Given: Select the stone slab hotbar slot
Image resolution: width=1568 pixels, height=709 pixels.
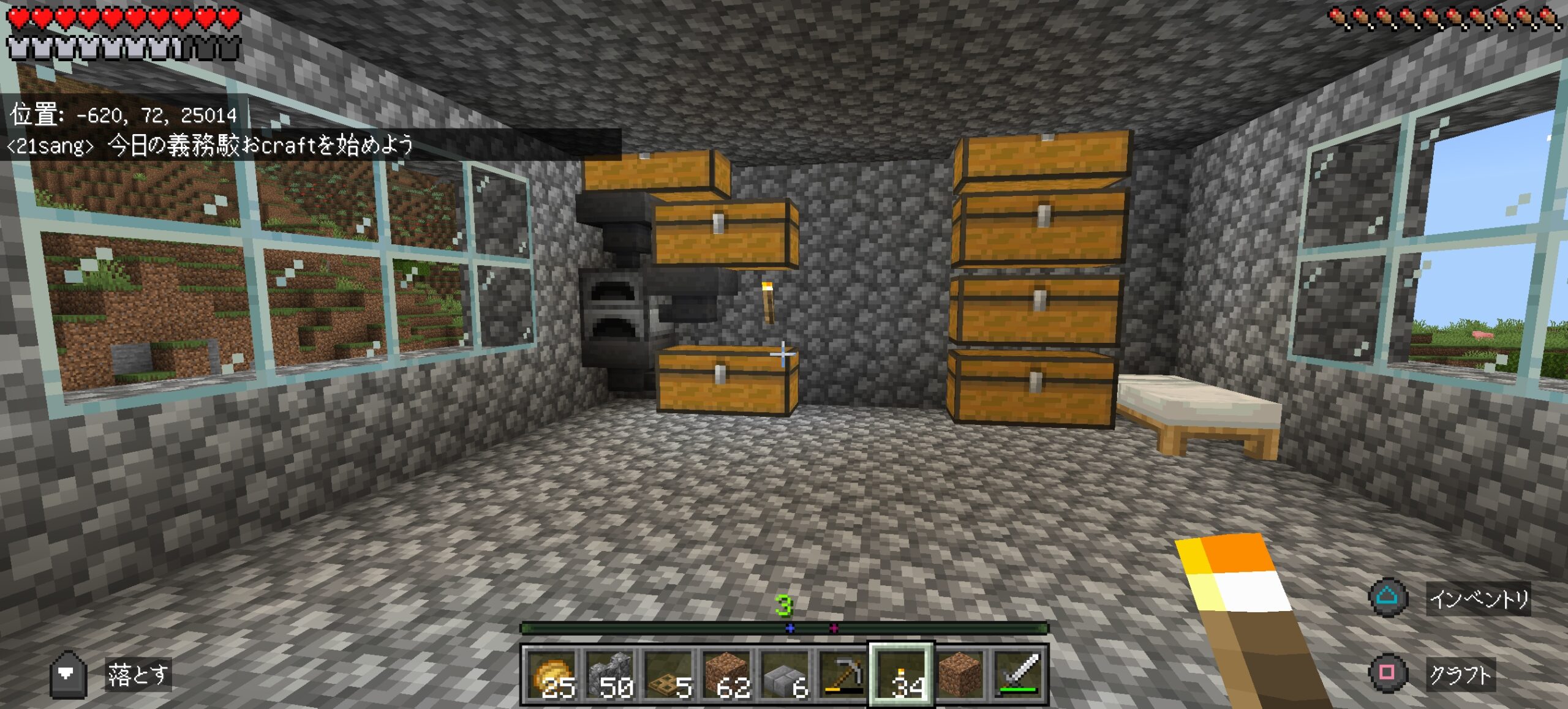Looking at the screenshot, I should point(785,674).
